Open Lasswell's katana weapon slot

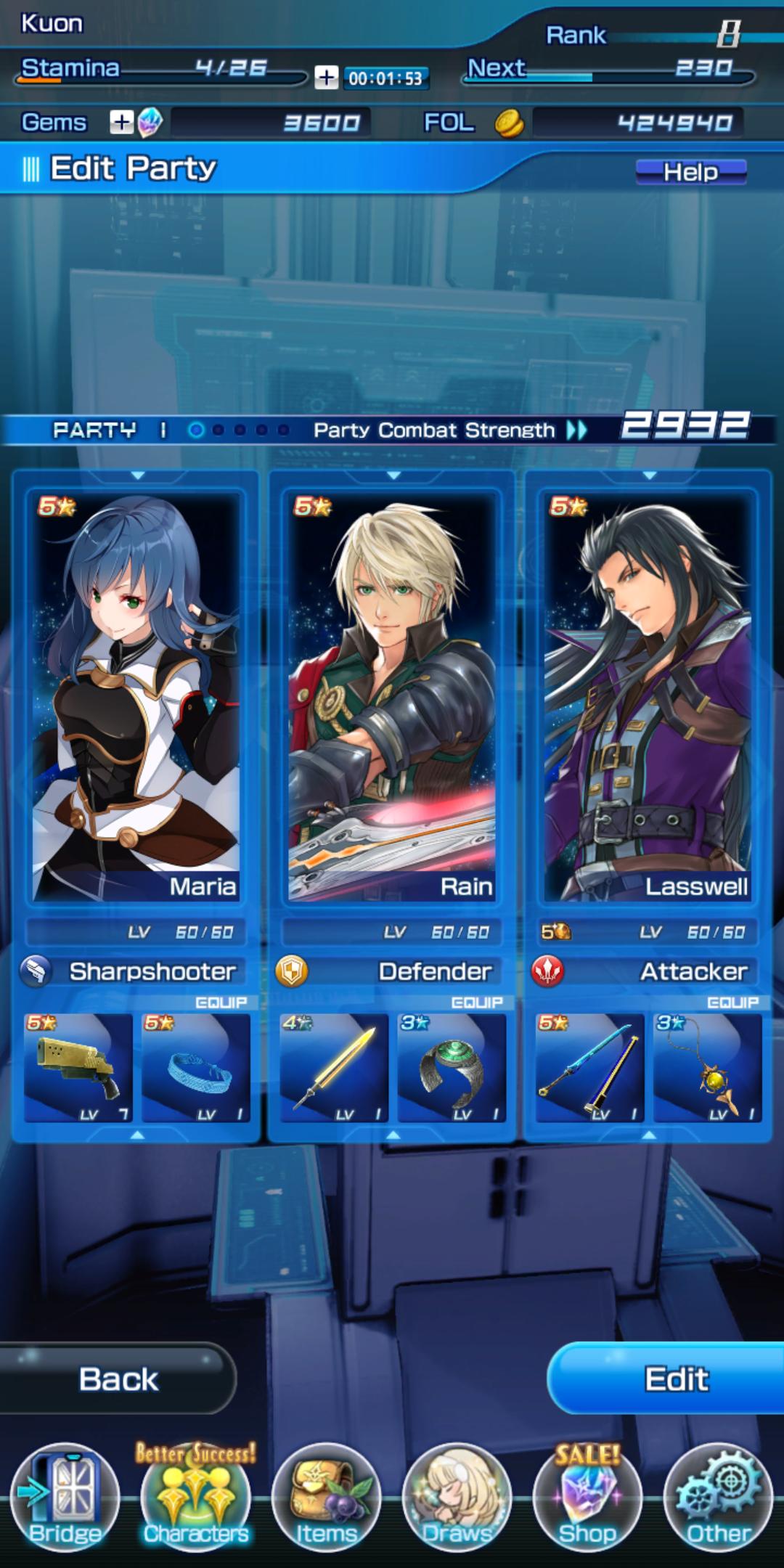589,1067
